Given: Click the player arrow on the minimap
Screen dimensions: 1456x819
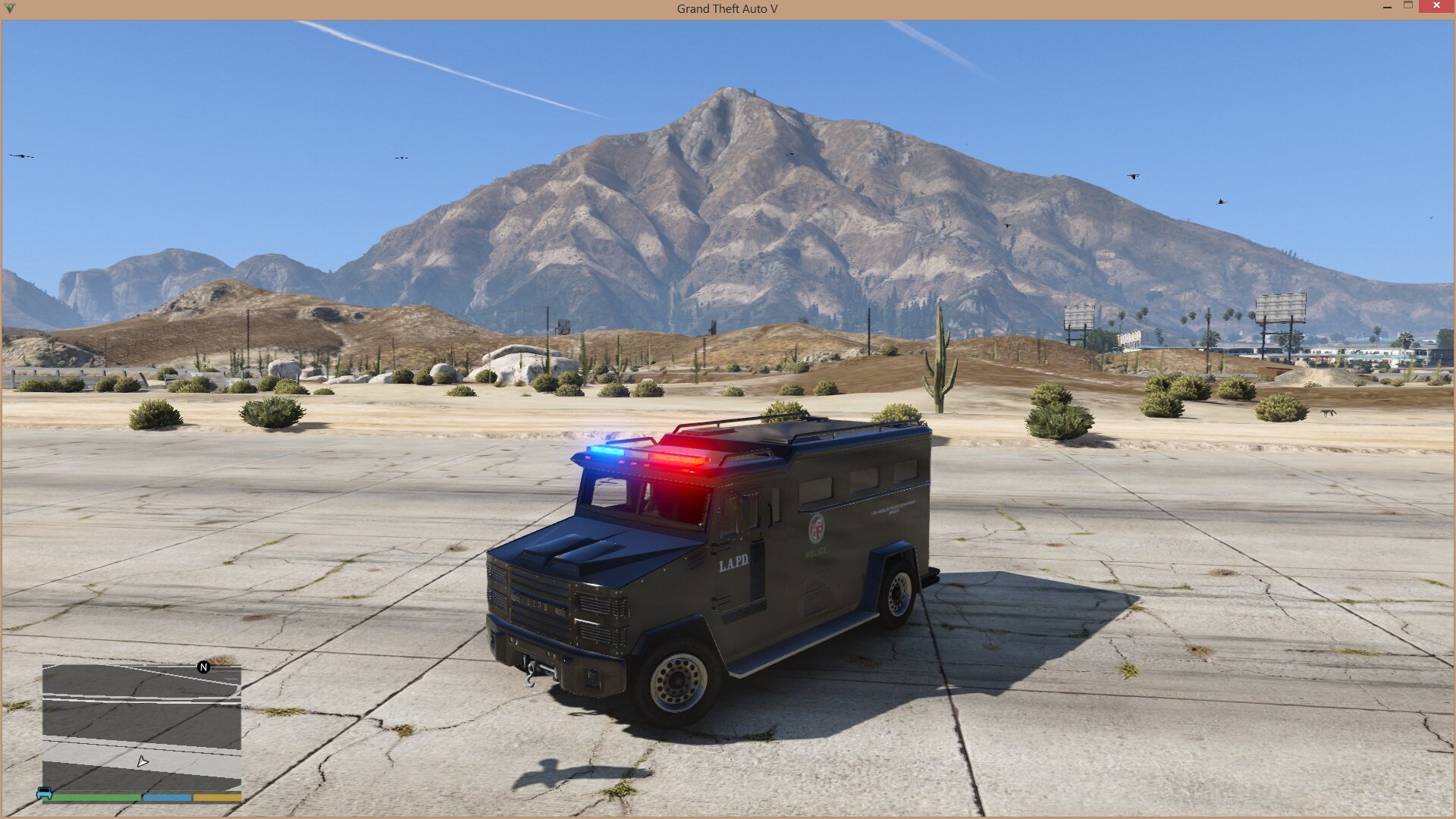Looking at the screenshot, I should 143,761.
